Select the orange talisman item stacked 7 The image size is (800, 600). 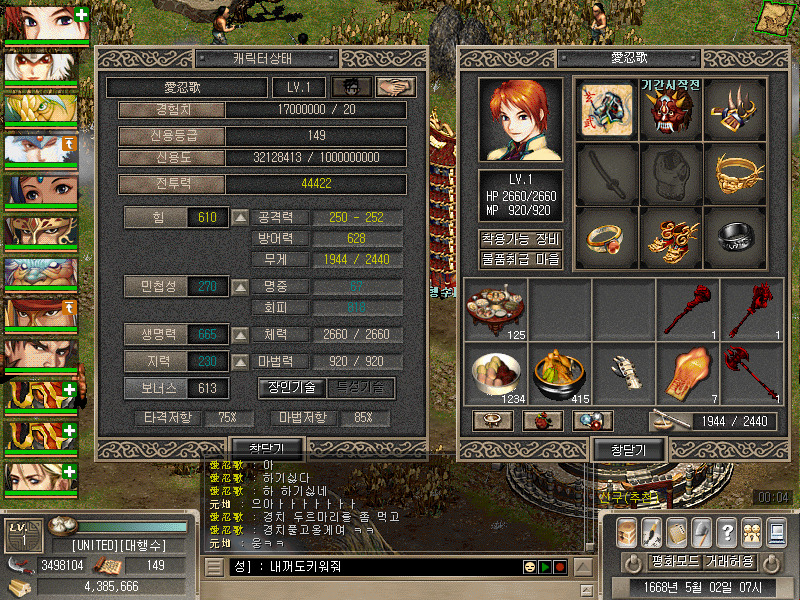pos(687,374)
